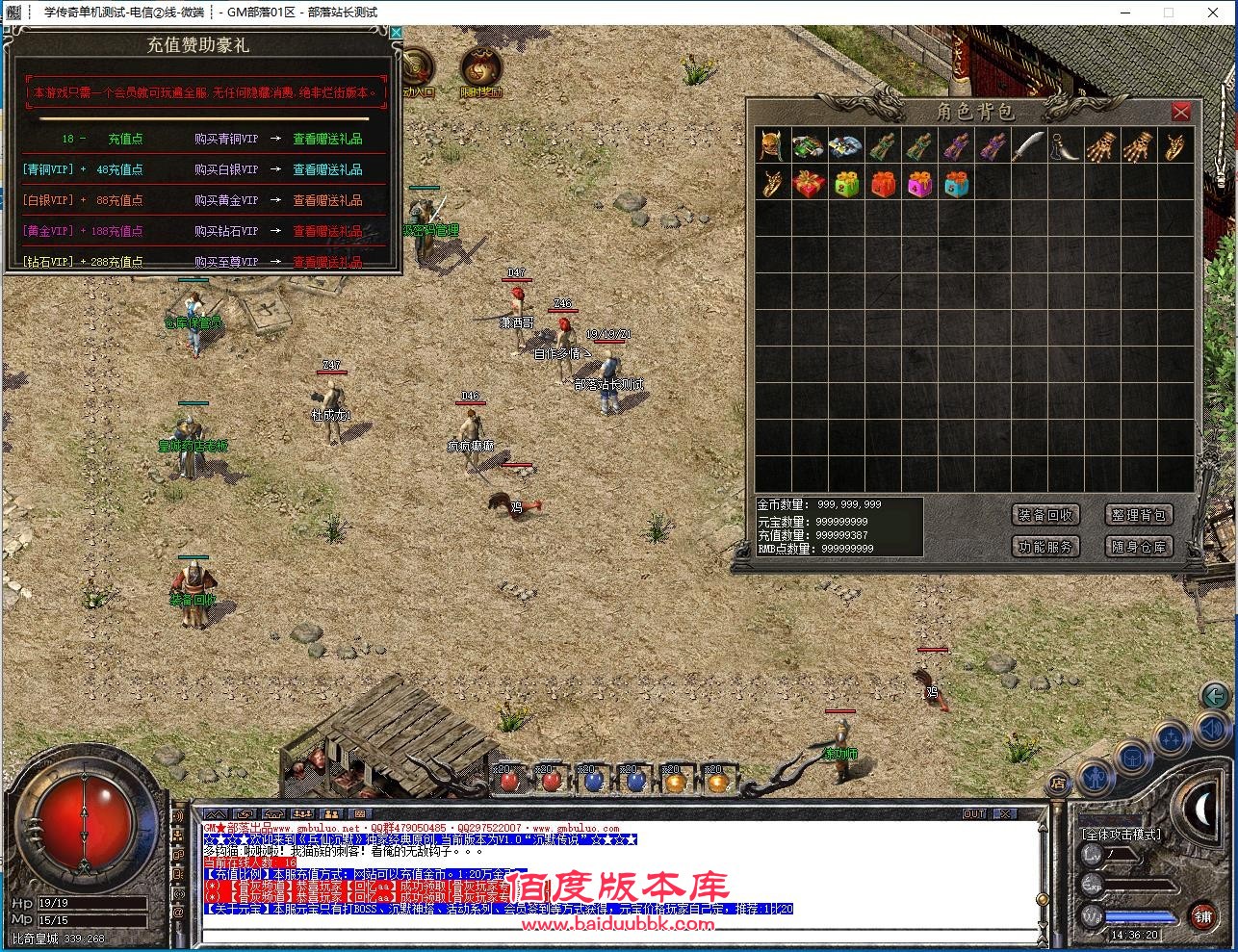Click the blue potion x20 quickslot

coord(594,781)
